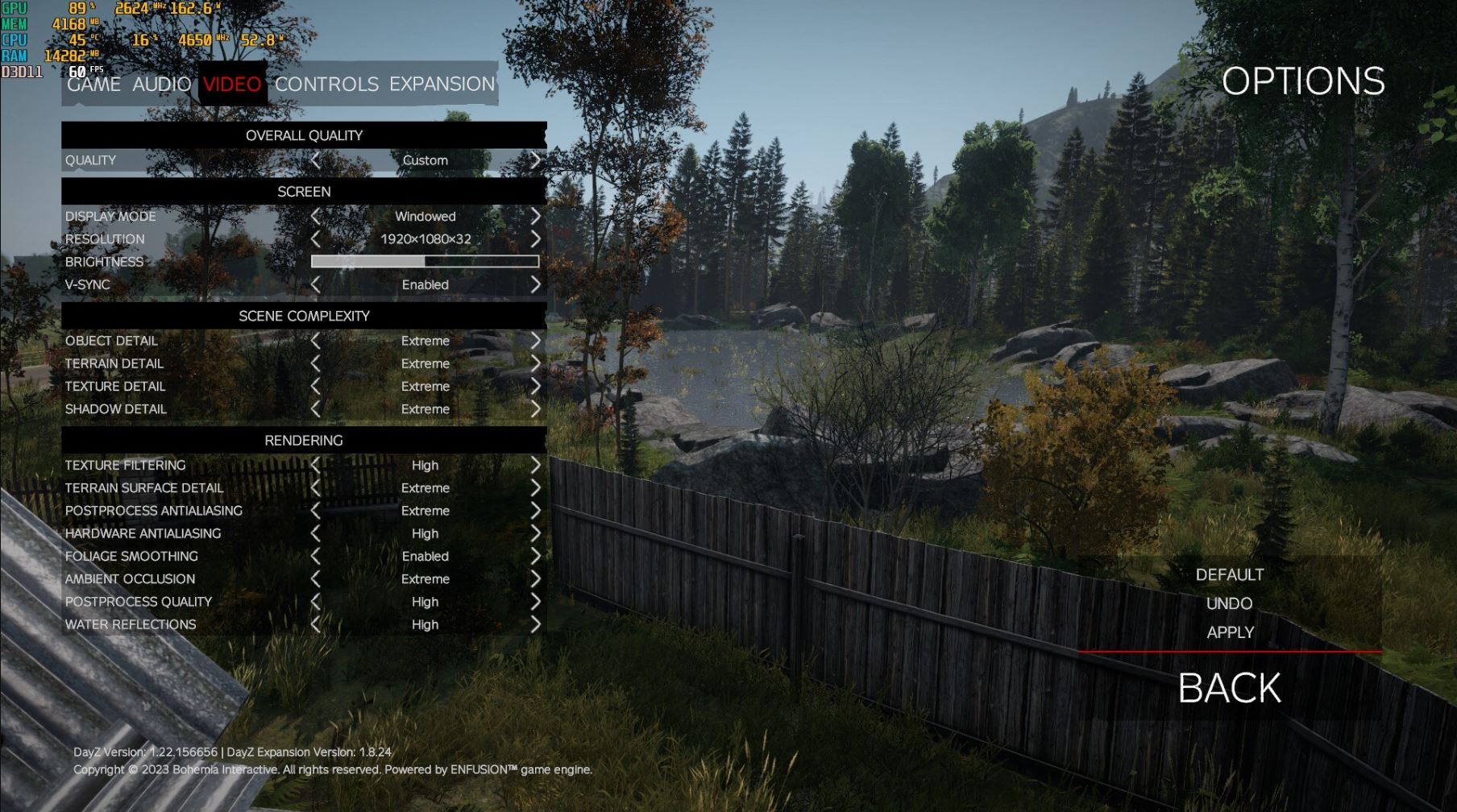Change Display Mode with right arrow

[x=535, y=216]
